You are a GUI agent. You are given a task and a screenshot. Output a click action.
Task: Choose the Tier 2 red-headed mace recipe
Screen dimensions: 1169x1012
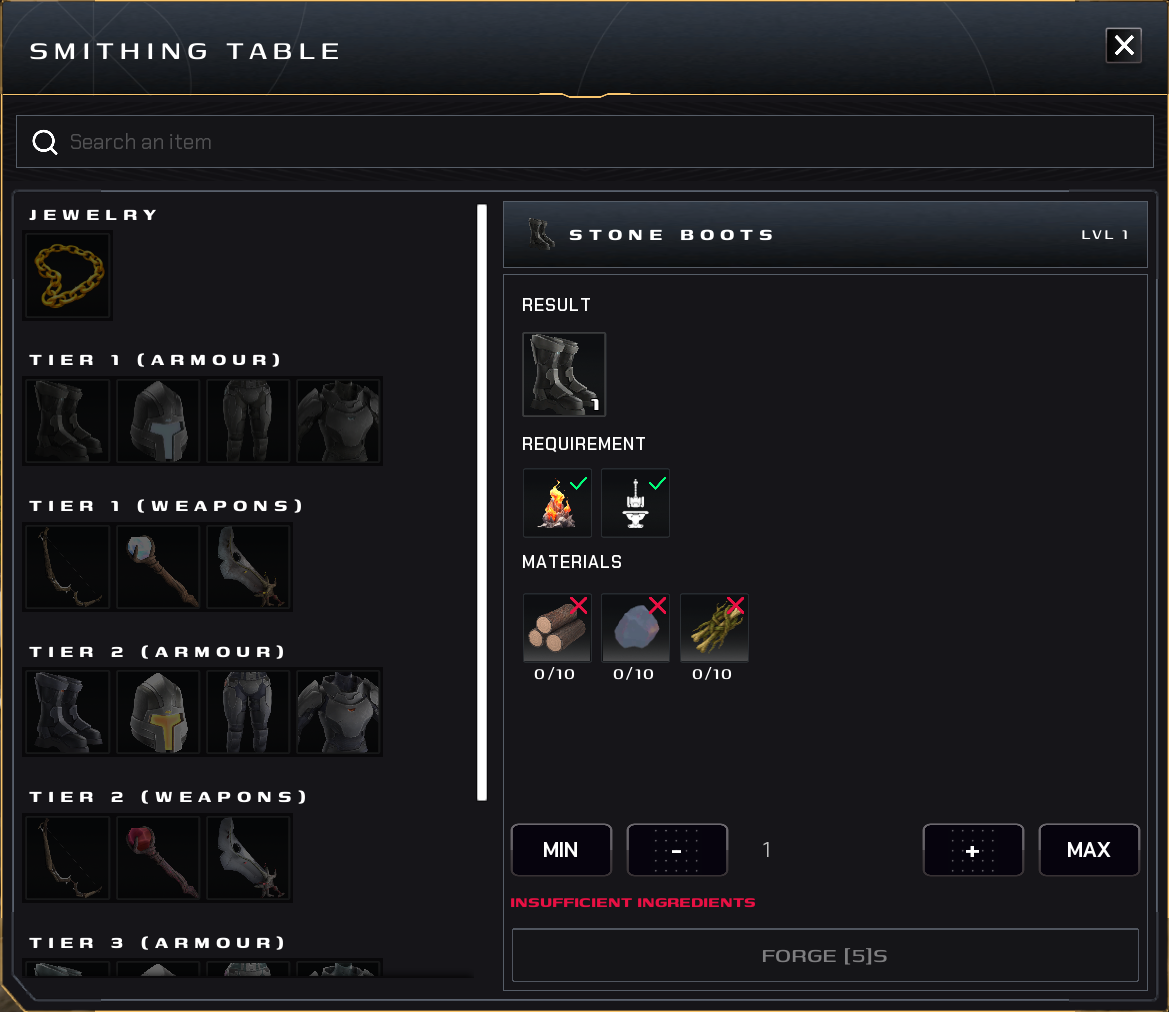pos(158,858)
